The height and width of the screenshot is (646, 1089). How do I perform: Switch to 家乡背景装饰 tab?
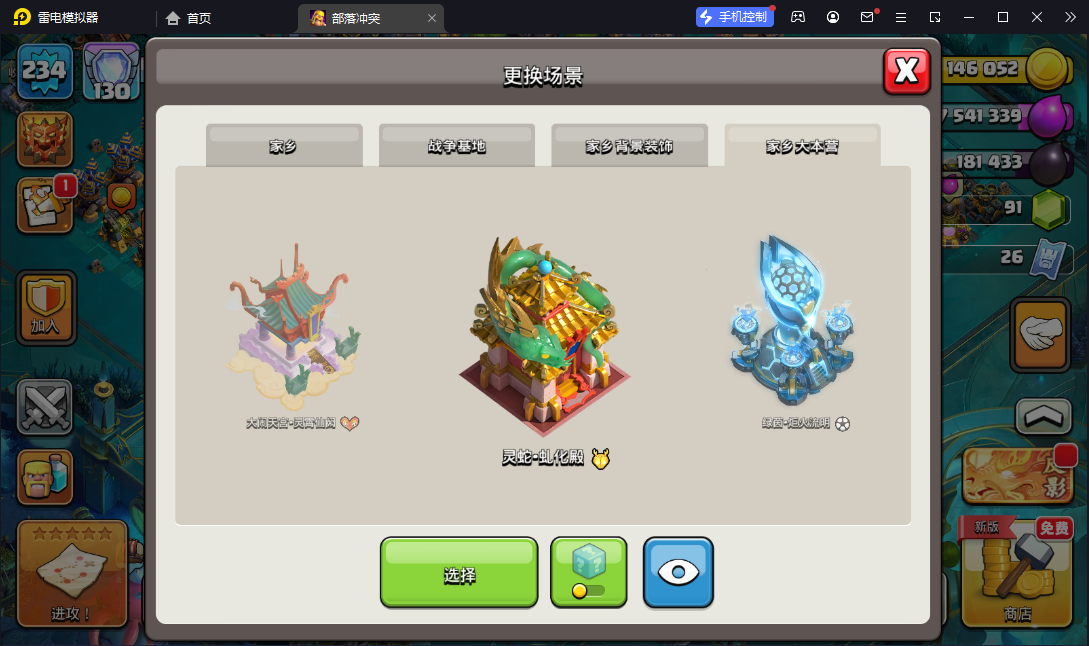coord(629,146)
